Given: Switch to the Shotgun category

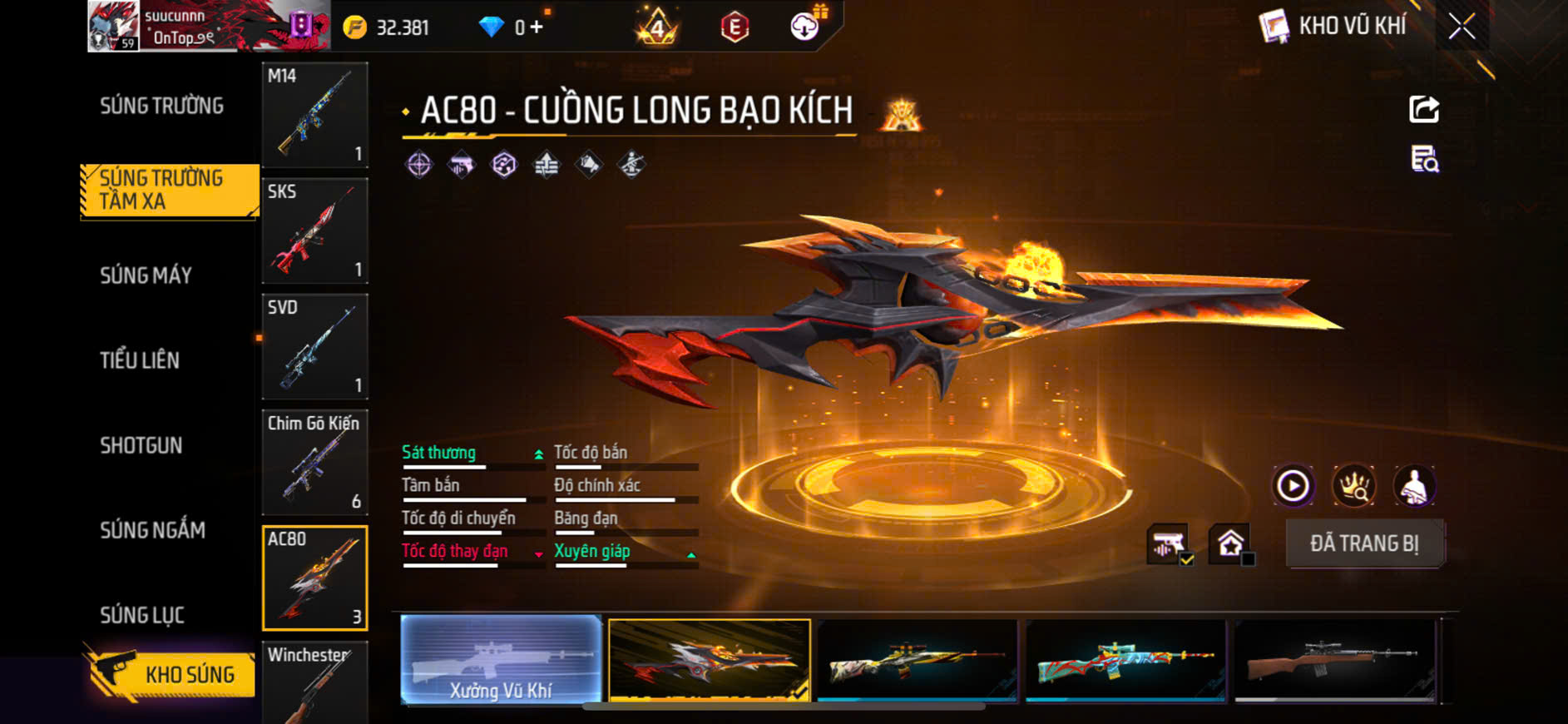Looking at the screenshot, I should 141,445.
